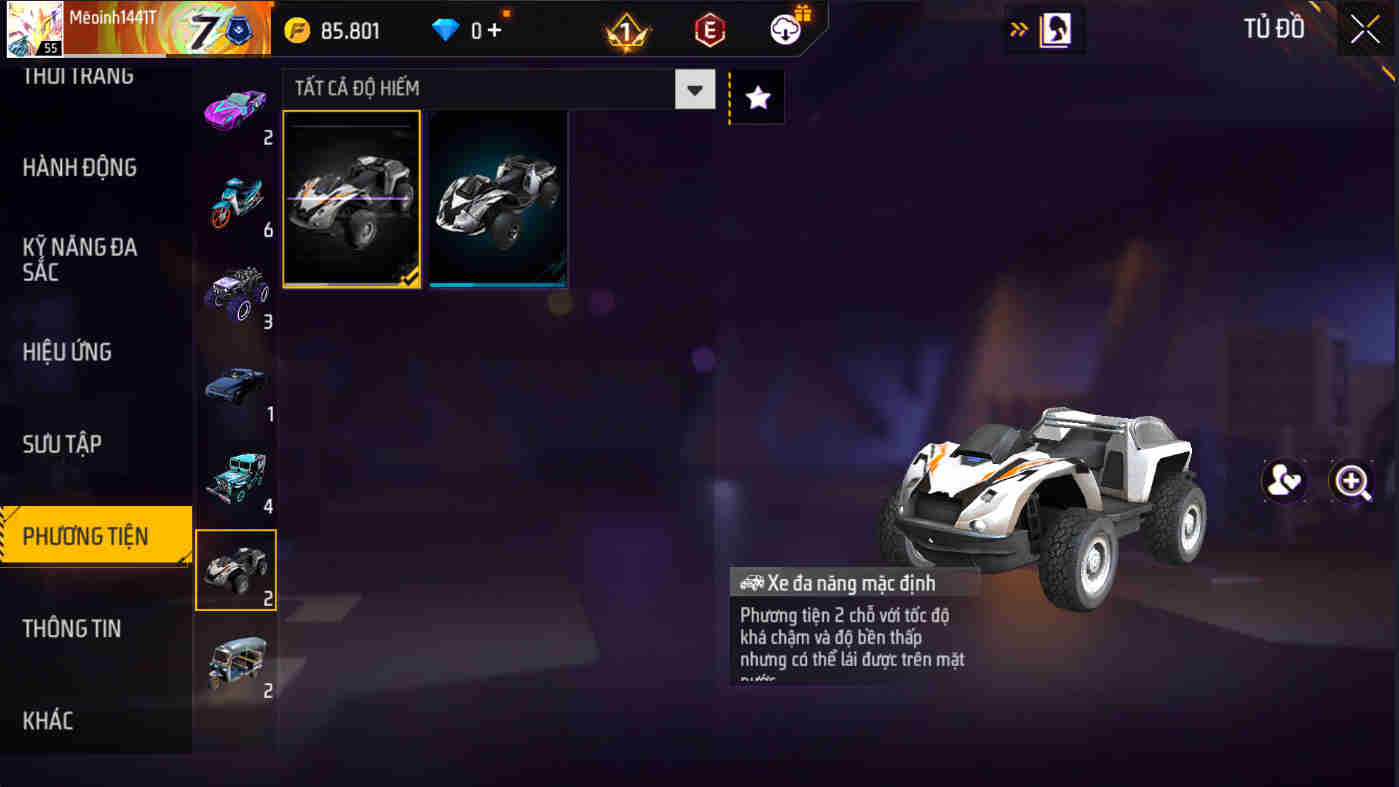The image size is (1399, 787).
Task: Expand the rarity filter via its down arrow
Action: coord(694,89)
